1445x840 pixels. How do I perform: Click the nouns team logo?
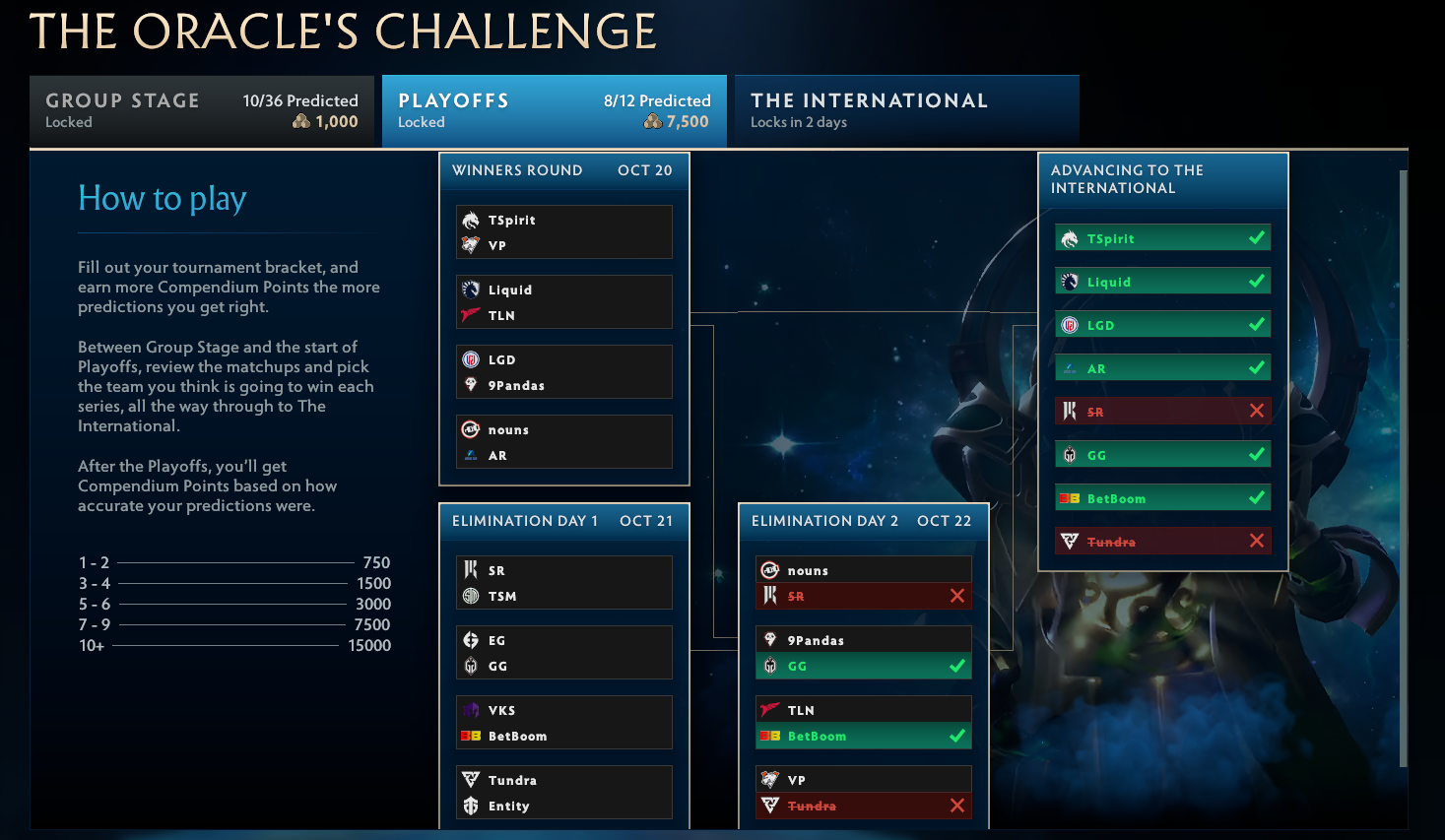pyautogui.click(x=470, y=429)
